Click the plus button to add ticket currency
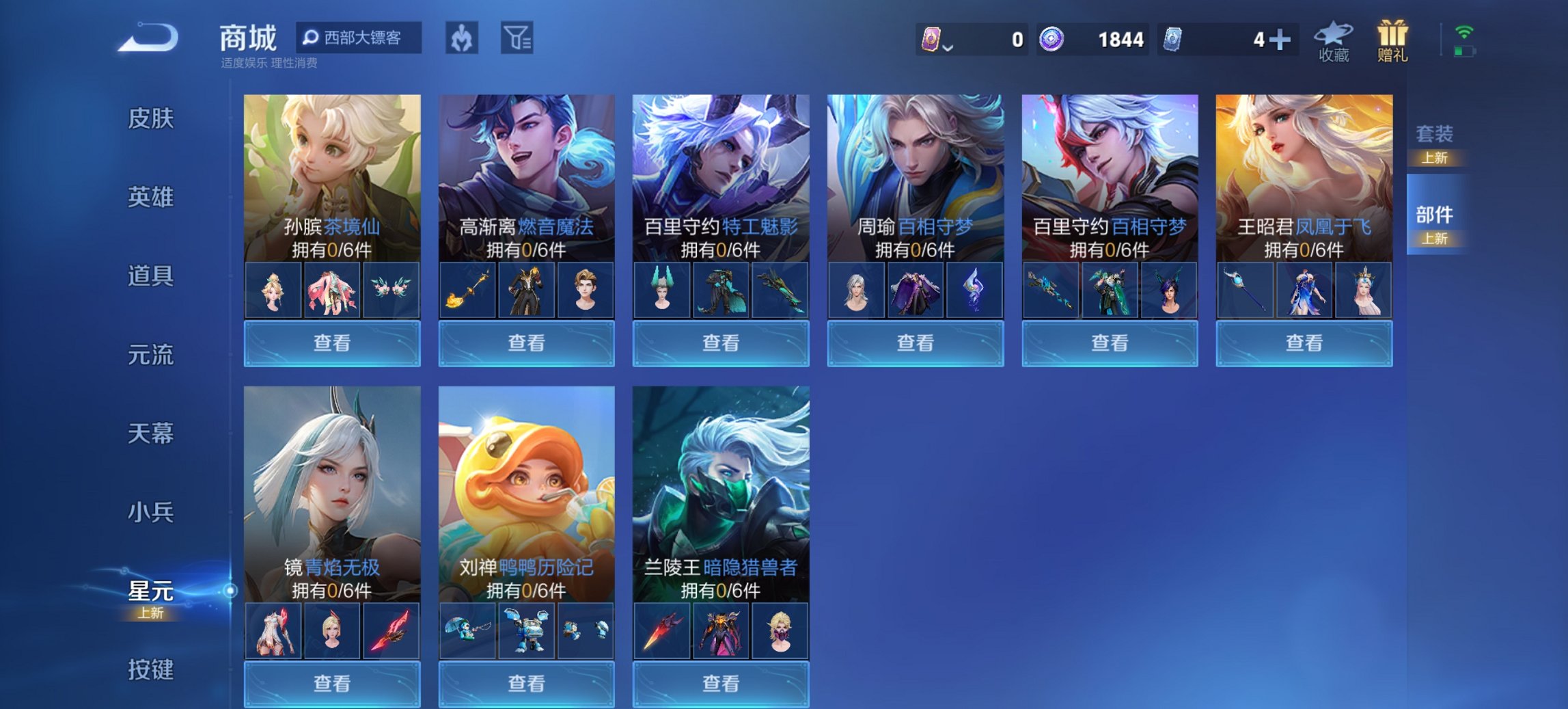This screenshot has height=709, width=1568. (1280, 40)
